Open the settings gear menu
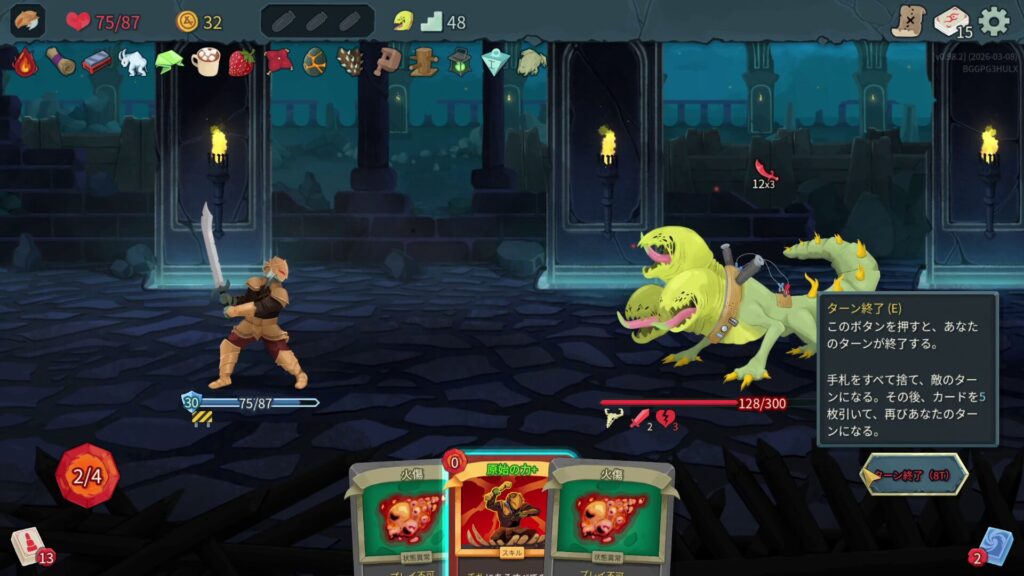Image resolution: width=1024 pixels, height=576 pixels. click(x=994, y=21)
